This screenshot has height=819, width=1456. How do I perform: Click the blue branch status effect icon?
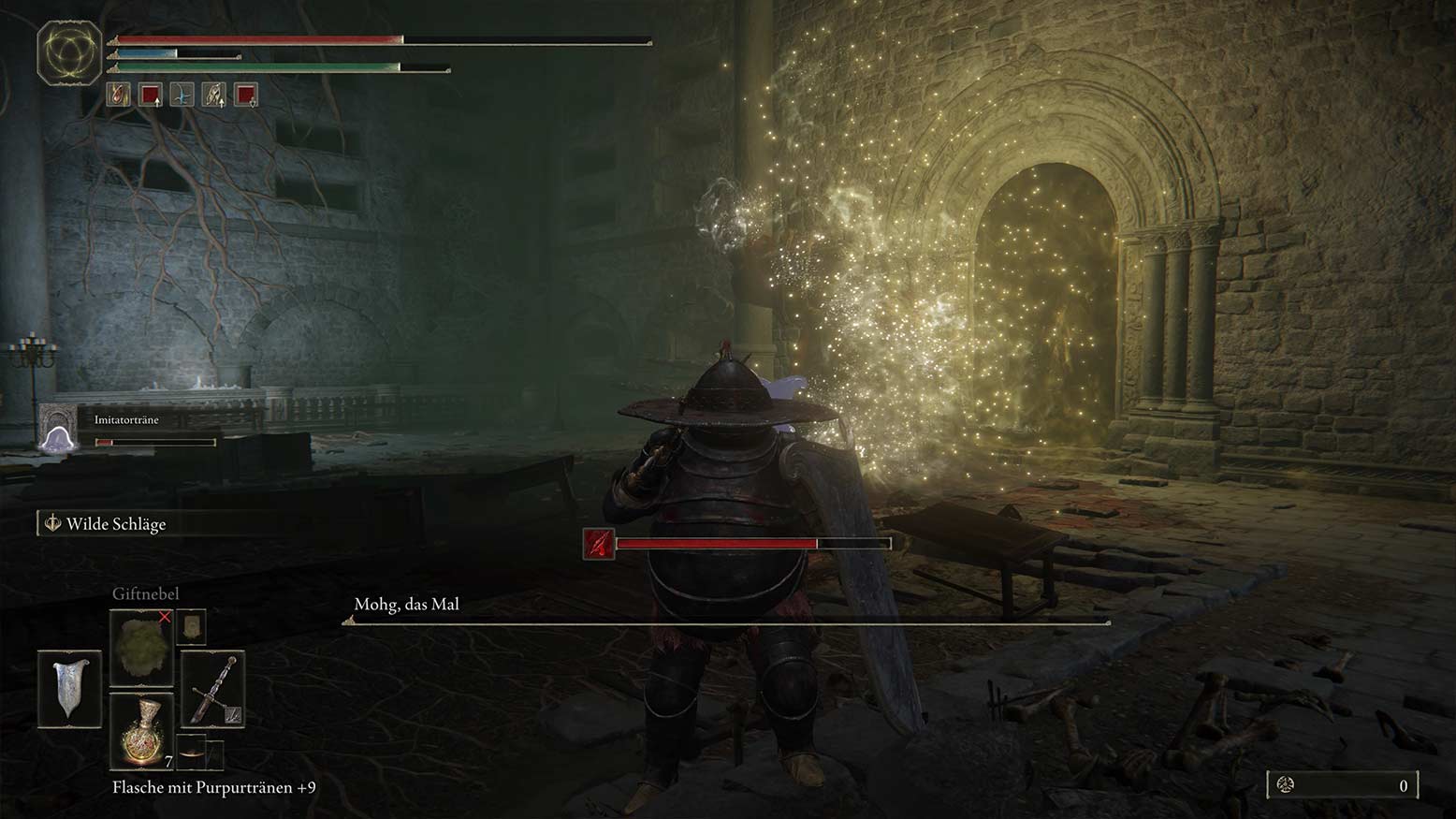click(182, 95)
